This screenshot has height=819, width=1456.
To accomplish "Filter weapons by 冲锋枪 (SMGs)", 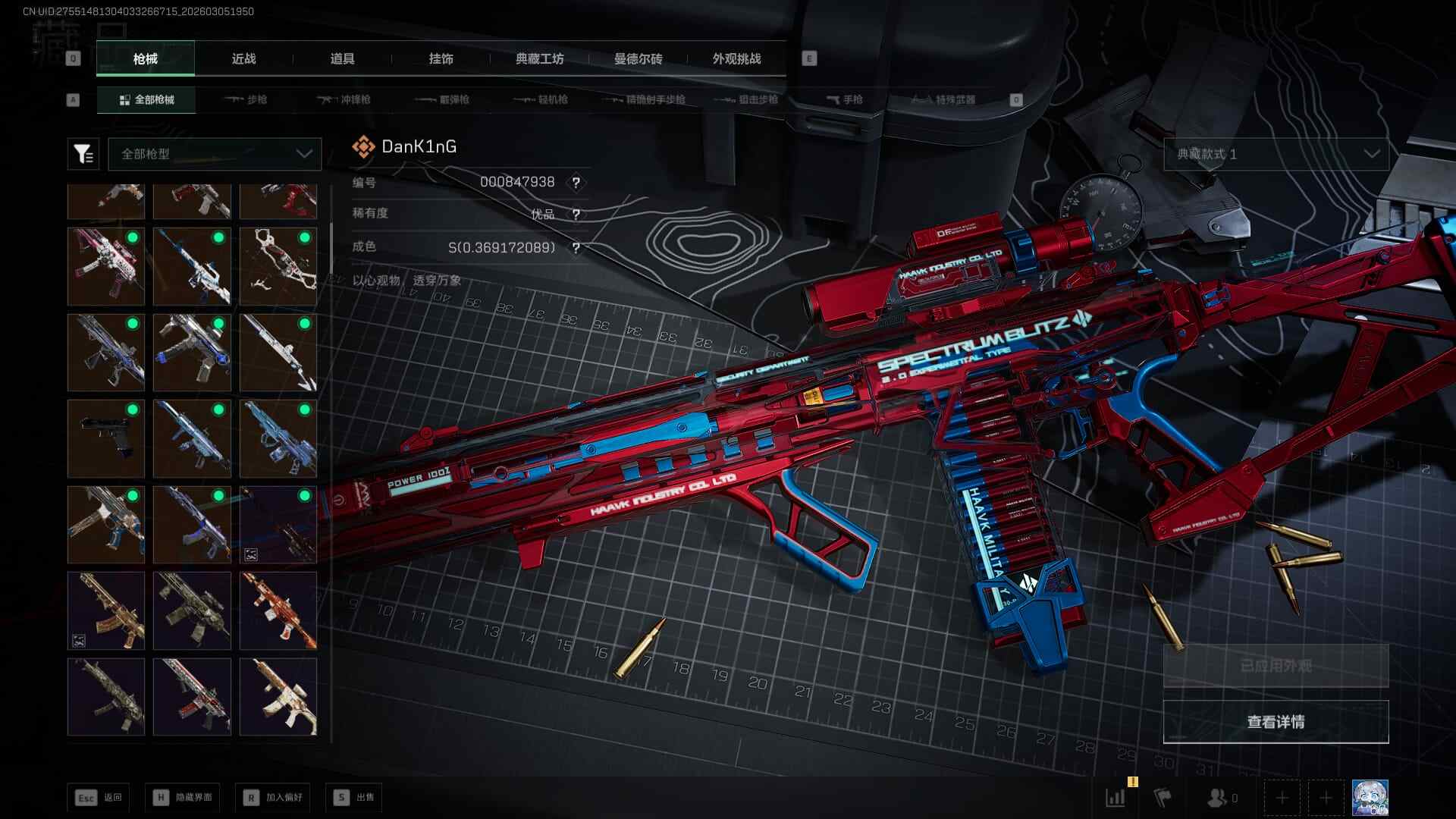I will pos(345,99).
